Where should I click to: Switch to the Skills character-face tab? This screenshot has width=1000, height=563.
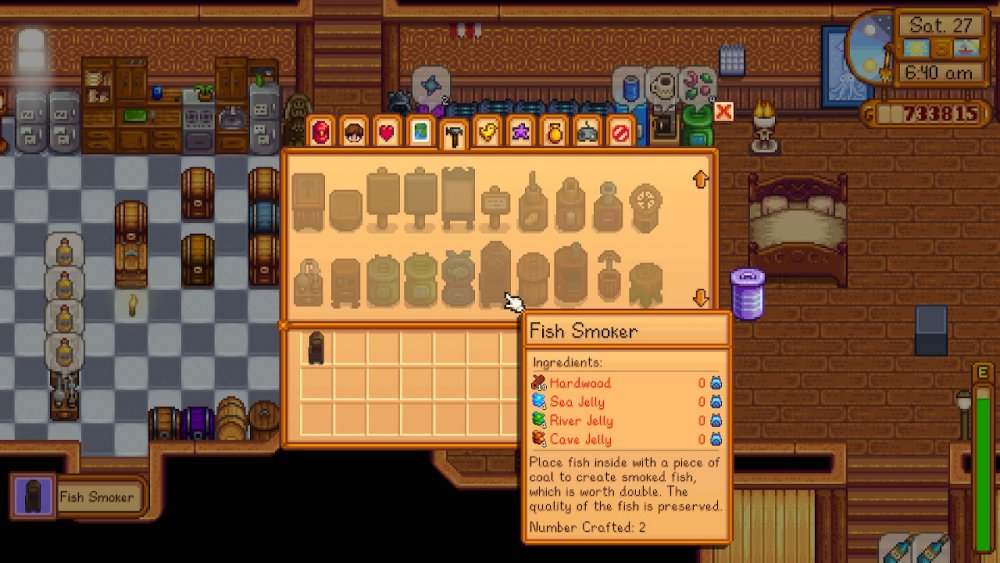[x=353, y=133]
